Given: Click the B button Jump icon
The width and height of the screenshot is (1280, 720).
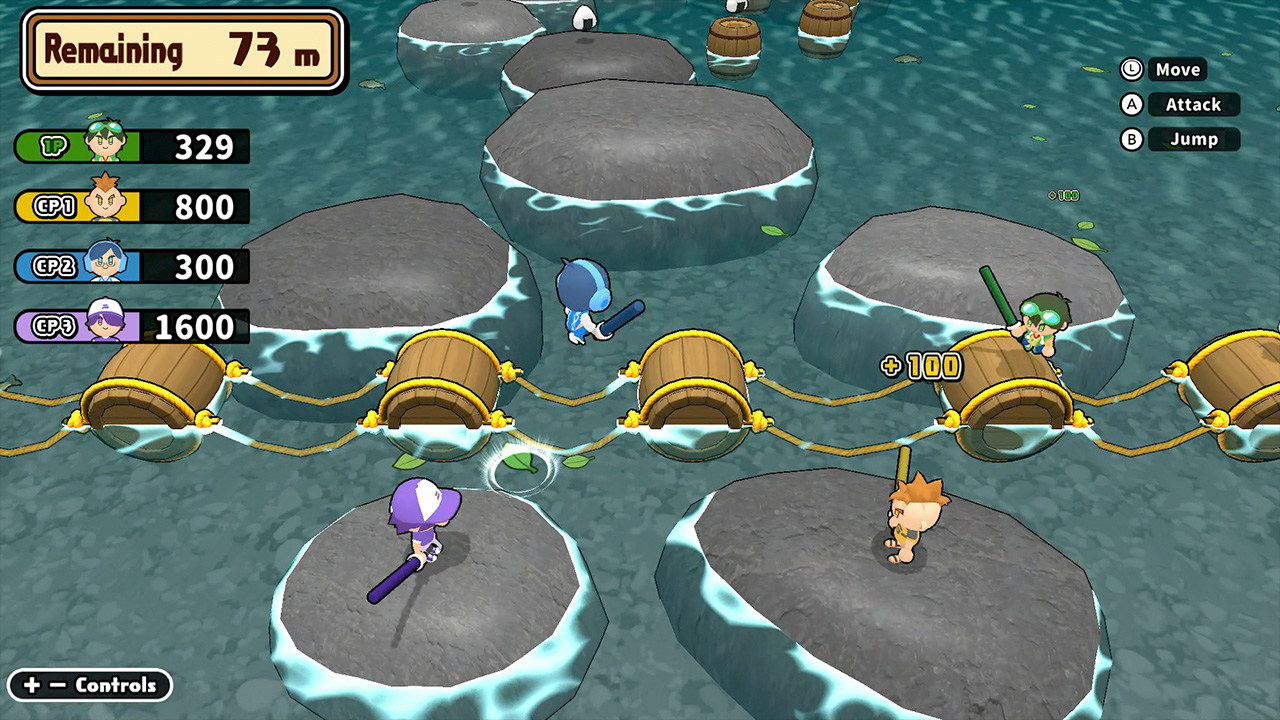Looking at the screenshot, I should [x=1131, y=139].
